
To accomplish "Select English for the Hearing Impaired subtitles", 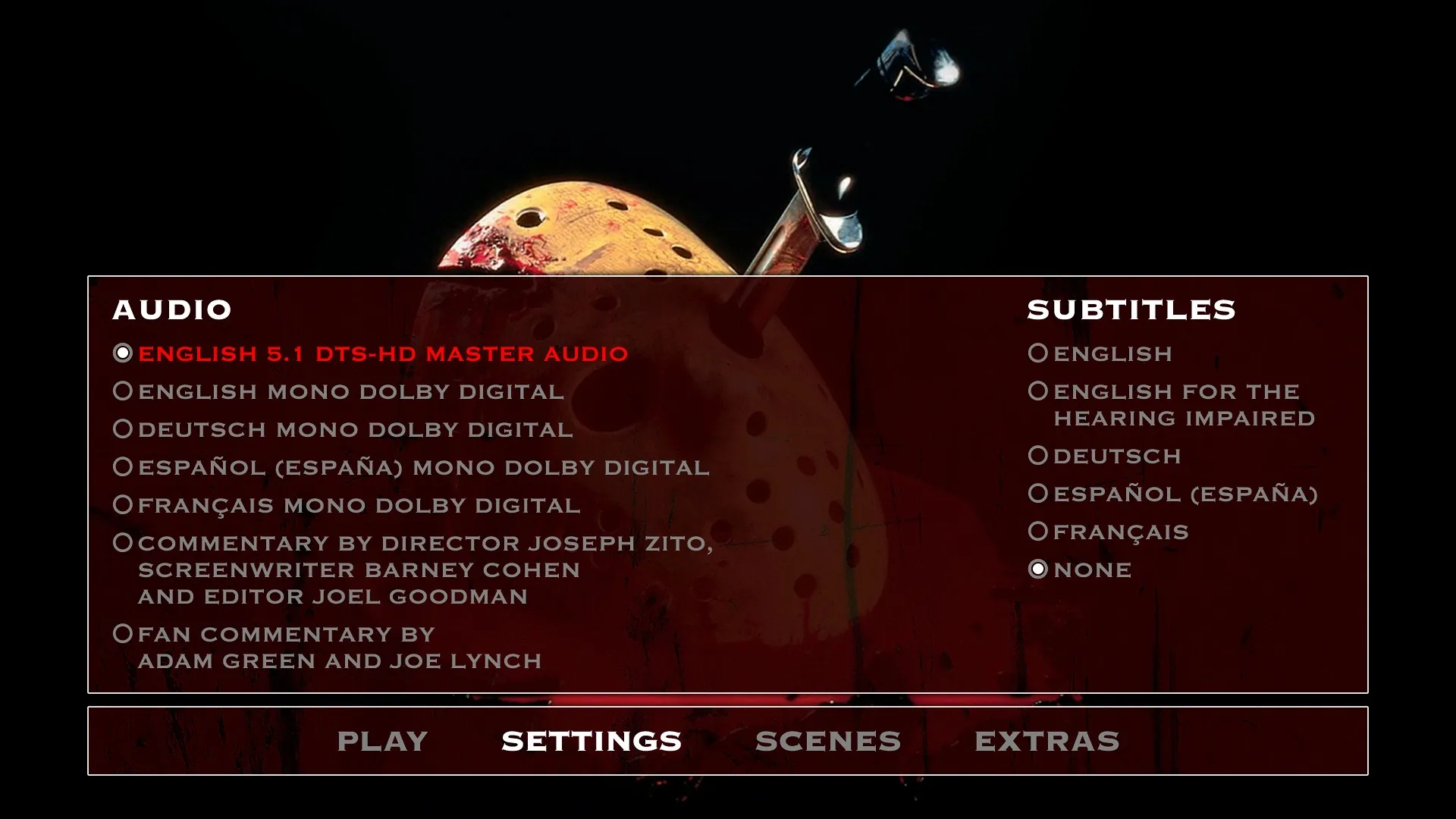I will 1175,391.
